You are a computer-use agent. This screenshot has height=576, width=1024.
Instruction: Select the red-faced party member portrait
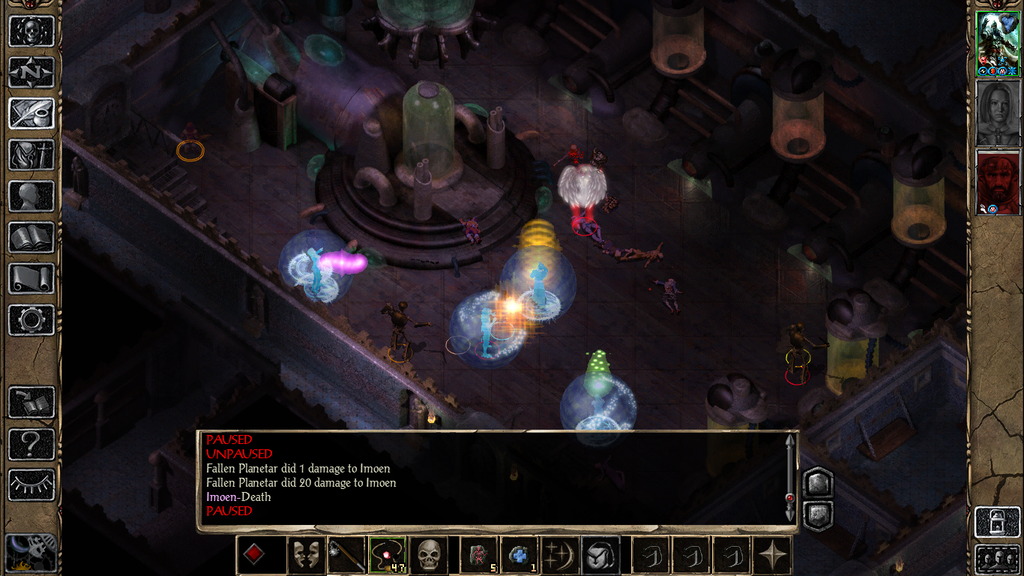pos(998,182)
